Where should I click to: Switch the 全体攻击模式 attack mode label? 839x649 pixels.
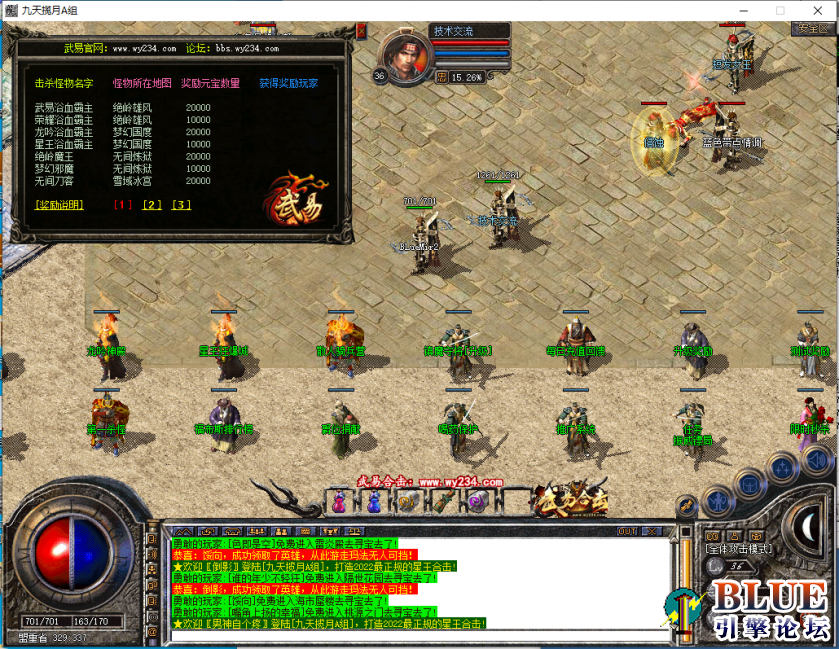(x=738, y=548)
